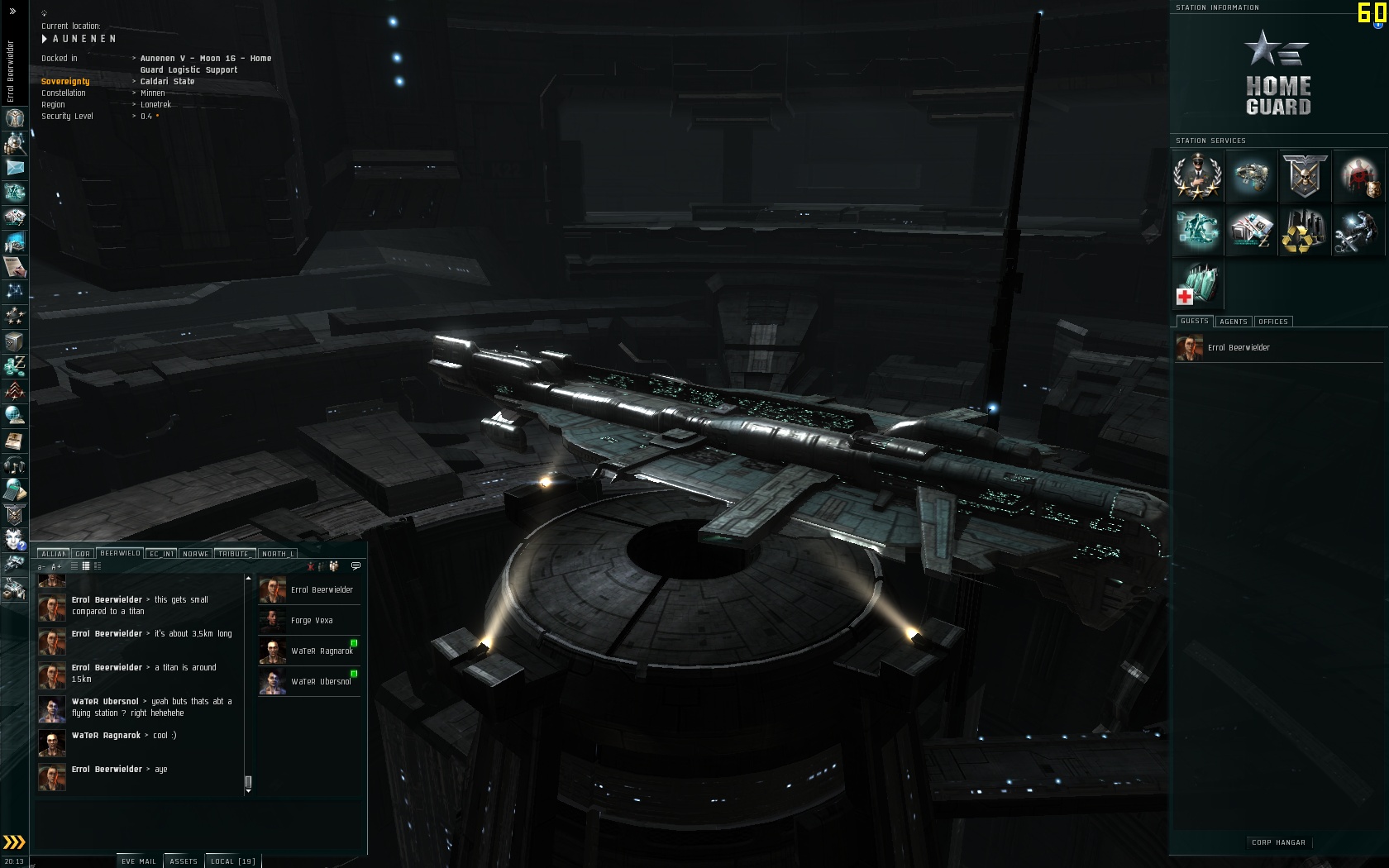Open the EVE Mail window
This screenshot has width=1389, height=868.
pos(138,861)
